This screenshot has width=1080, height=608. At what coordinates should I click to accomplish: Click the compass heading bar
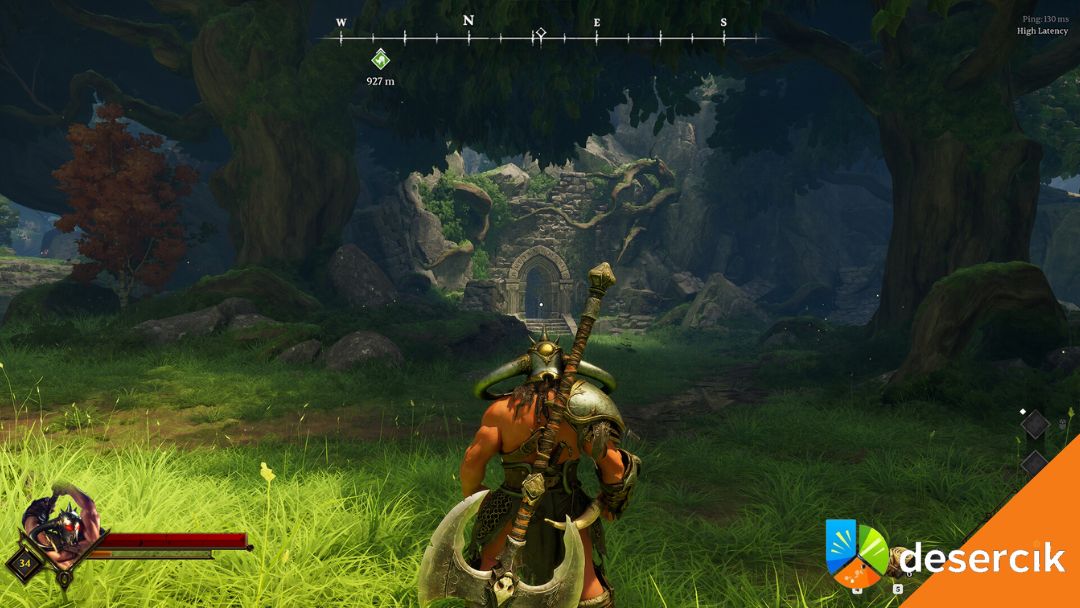pos(540,37)
